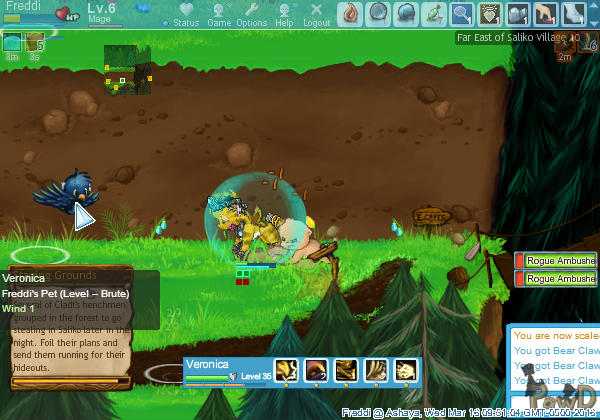
Task: Click the Logout button
Action: (316, 14)
